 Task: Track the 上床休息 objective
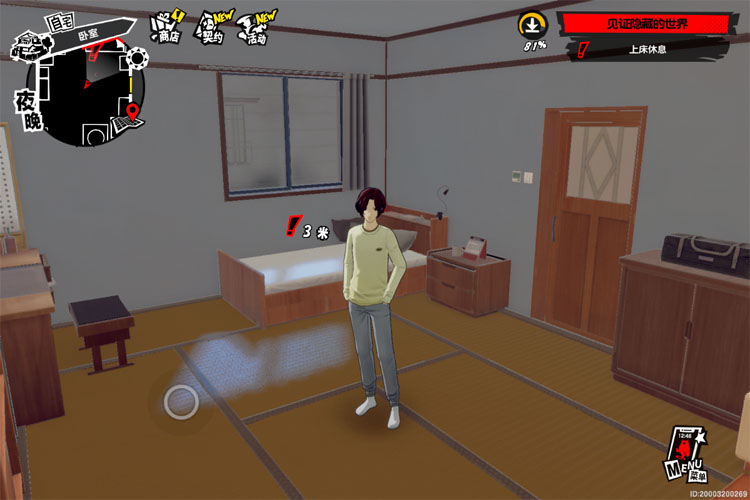click(x=650, y=49)
